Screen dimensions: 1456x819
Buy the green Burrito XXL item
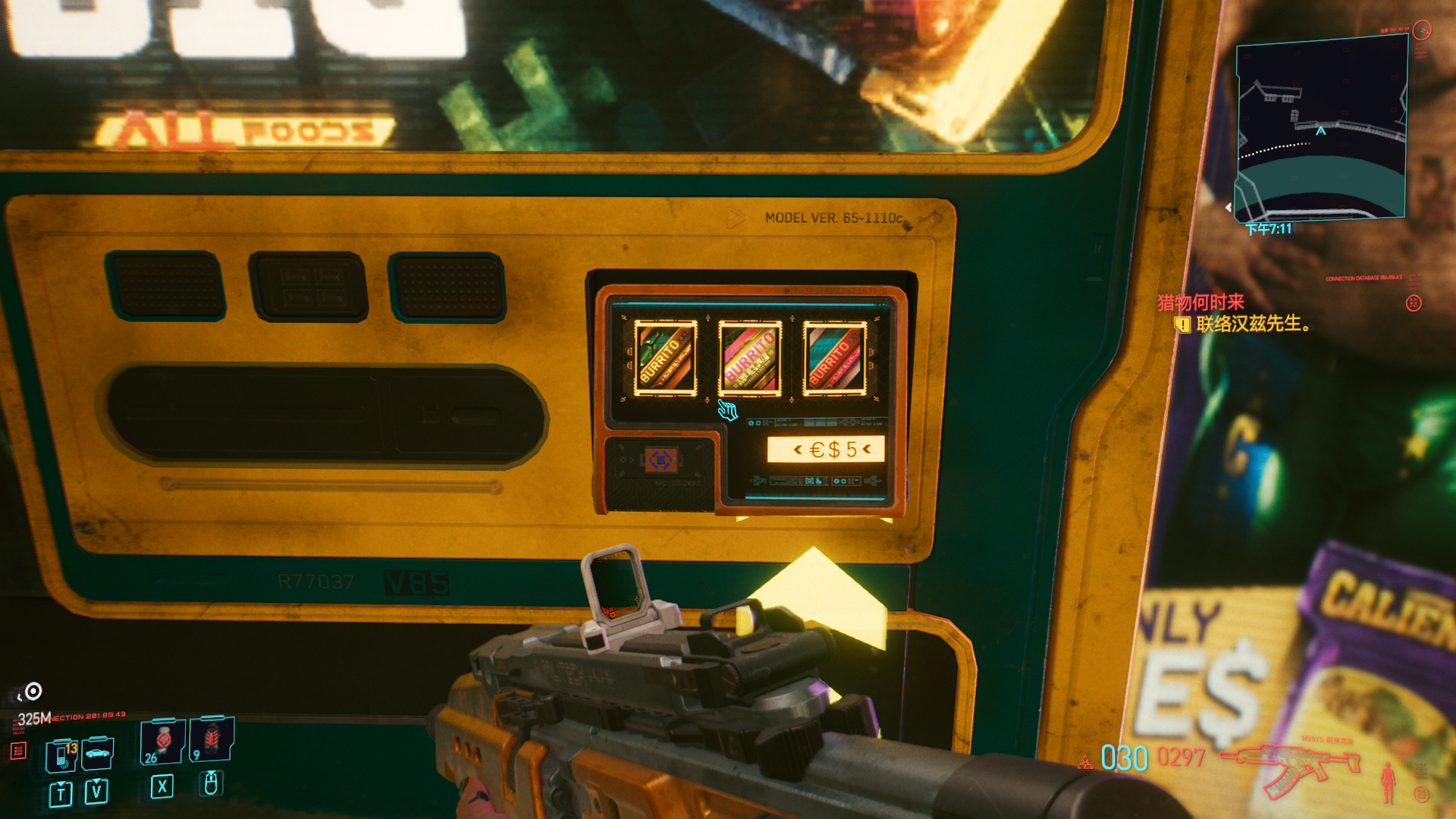665,358
